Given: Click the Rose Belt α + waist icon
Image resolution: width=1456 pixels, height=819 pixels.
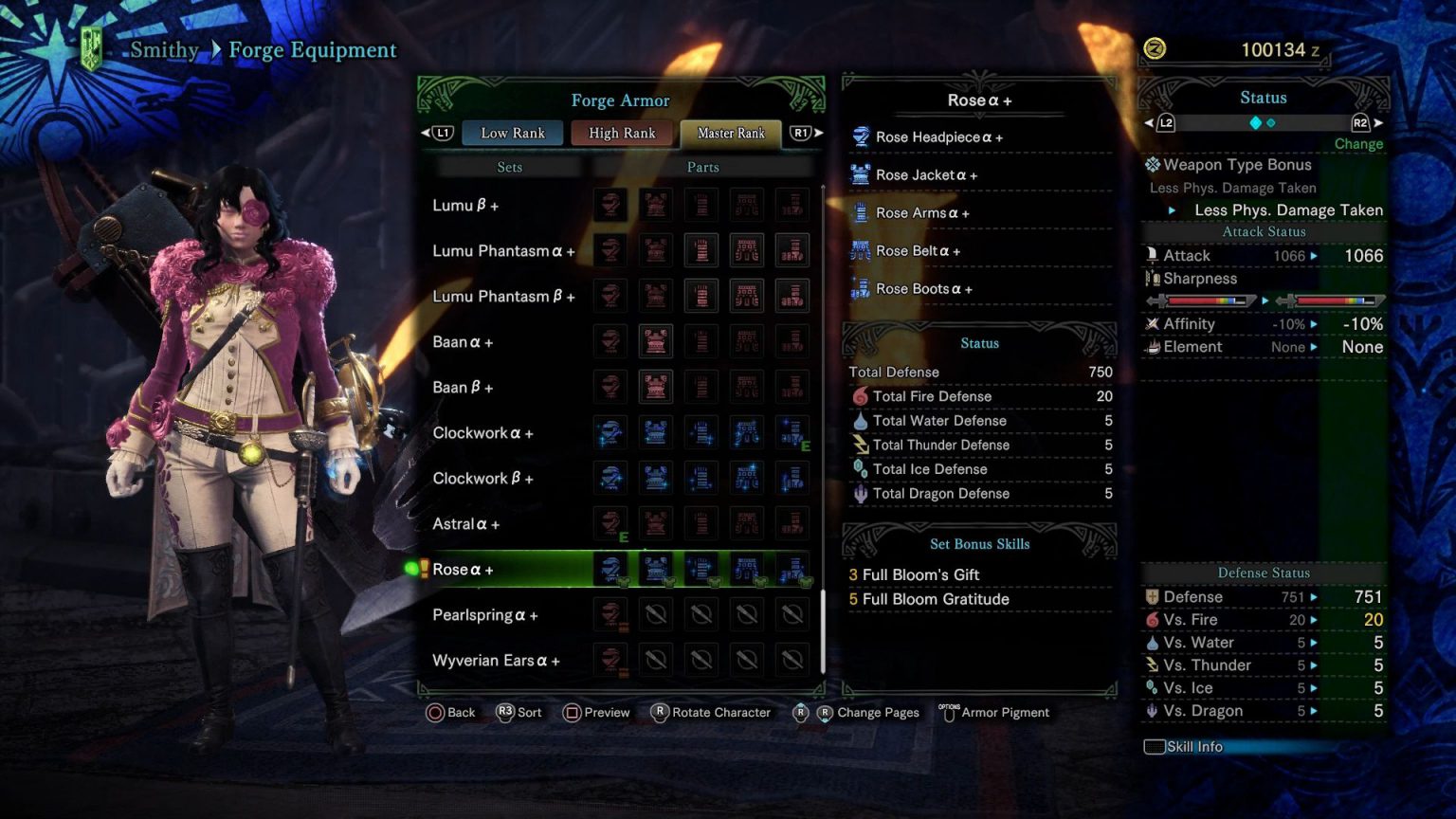Looking at the screenshot, I should (861, 250).
